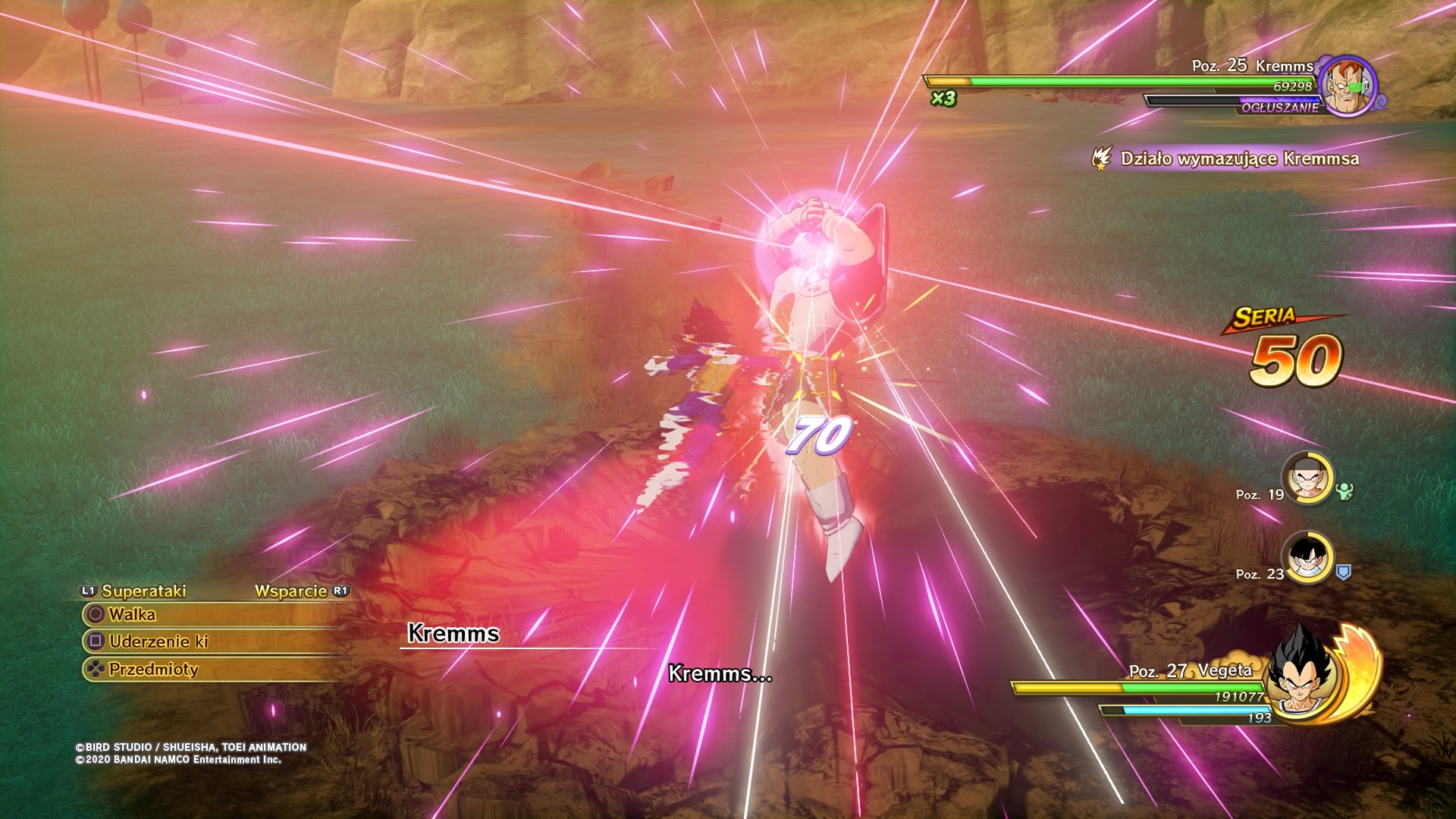1456x819 pixels.
Task: Select the Walka combat option
Action: pos(132,614)
